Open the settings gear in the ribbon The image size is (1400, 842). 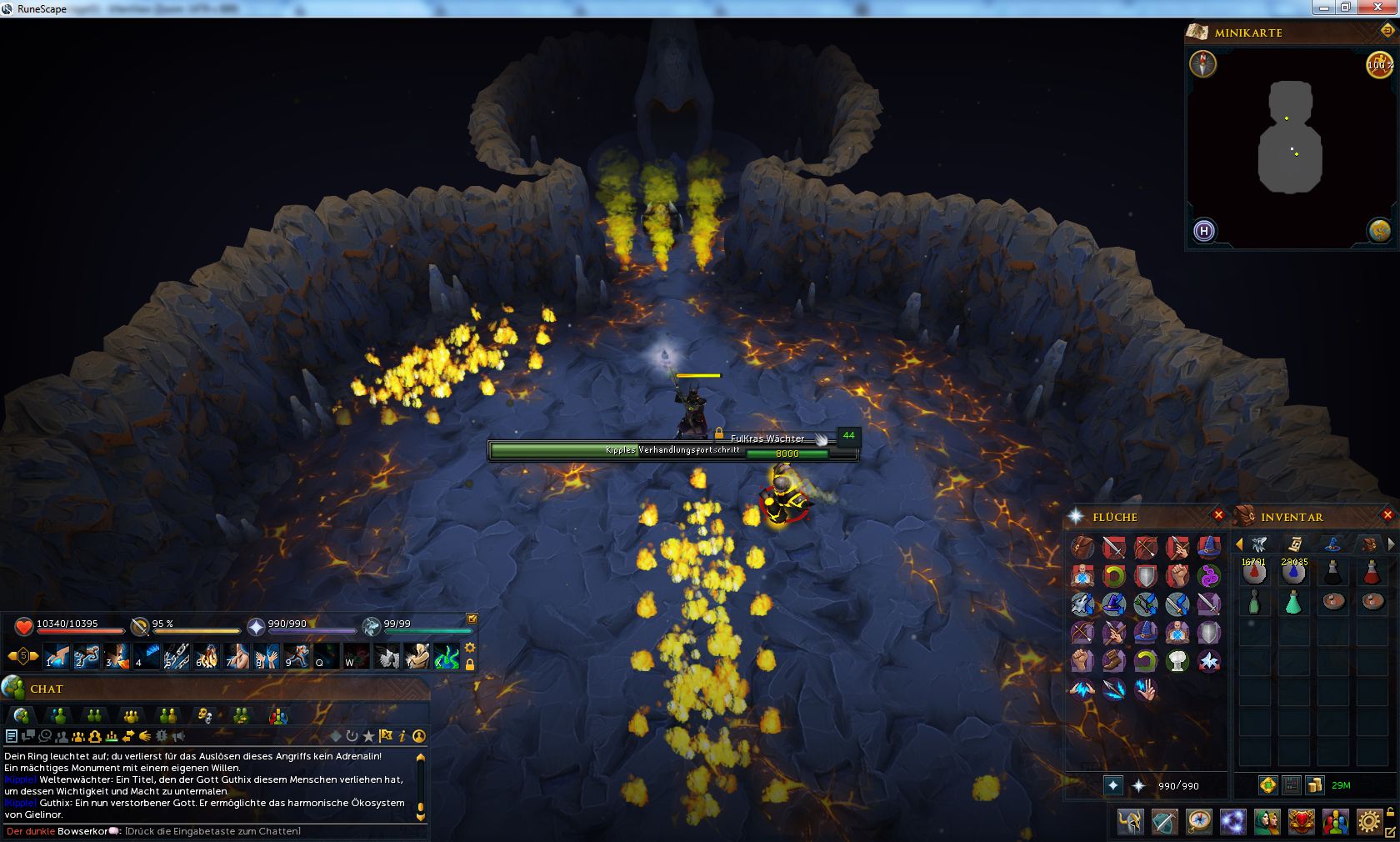pos(1368,822)
